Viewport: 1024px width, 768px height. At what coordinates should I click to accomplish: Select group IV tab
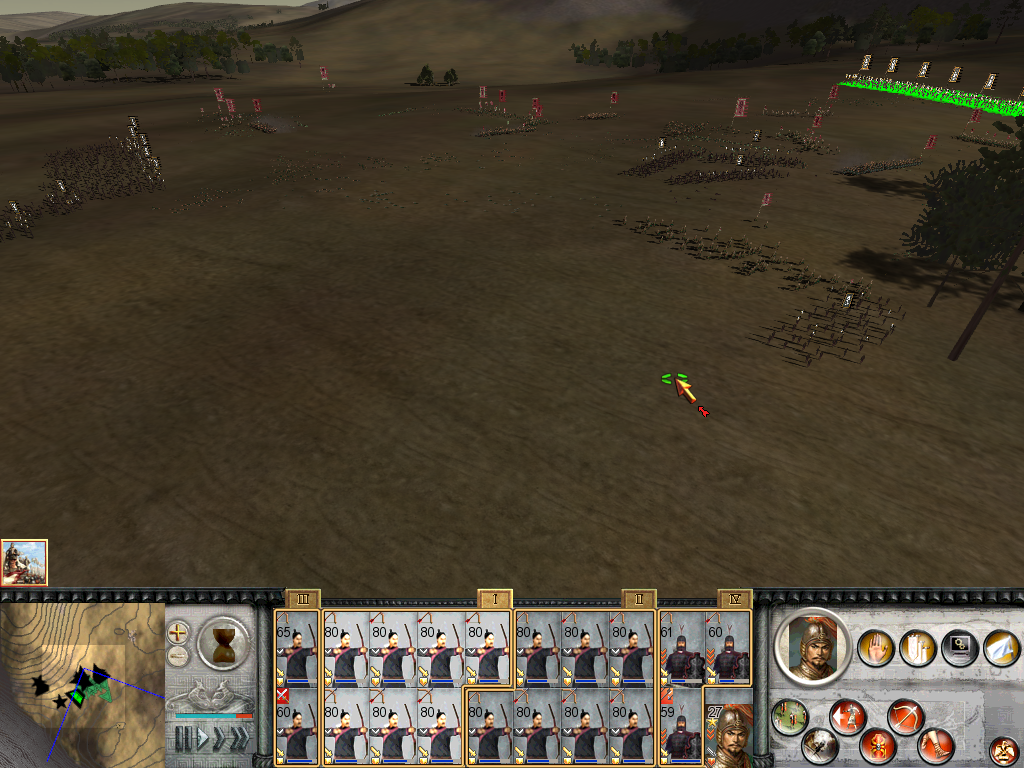(735, 598)
